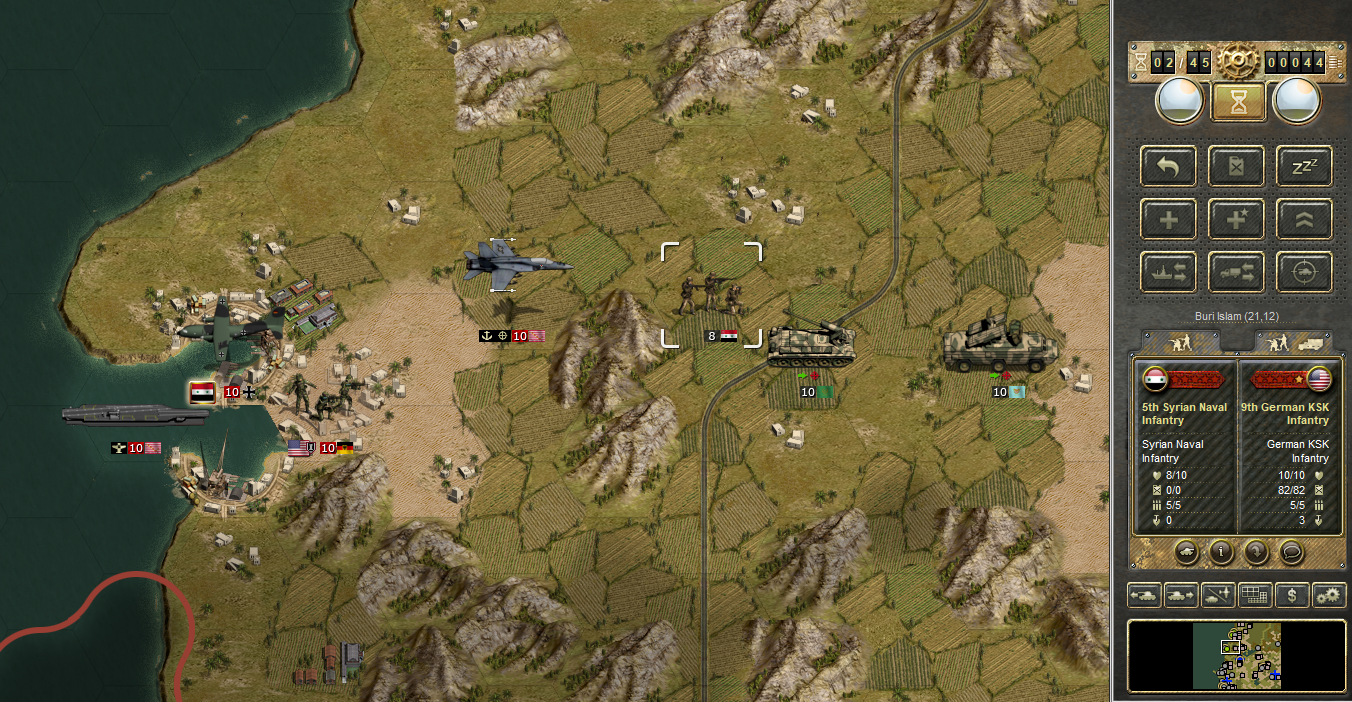Choose elite reinforcements with the plus-star button
Image resolution: width=1352 pixels, height=702 pixels.
click(x=1237, y=219)
